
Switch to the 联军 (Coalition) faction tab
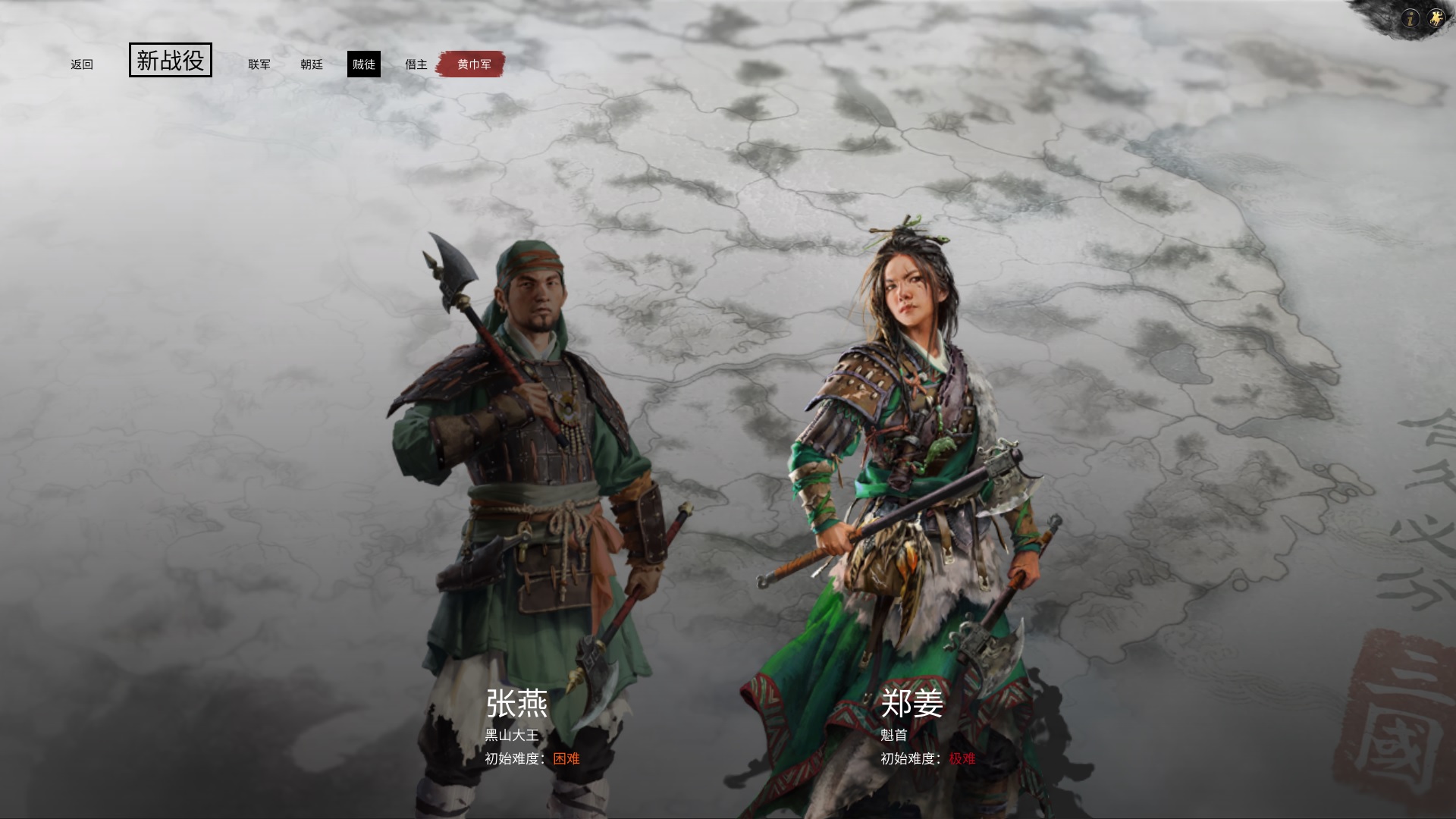click(259, 64)
